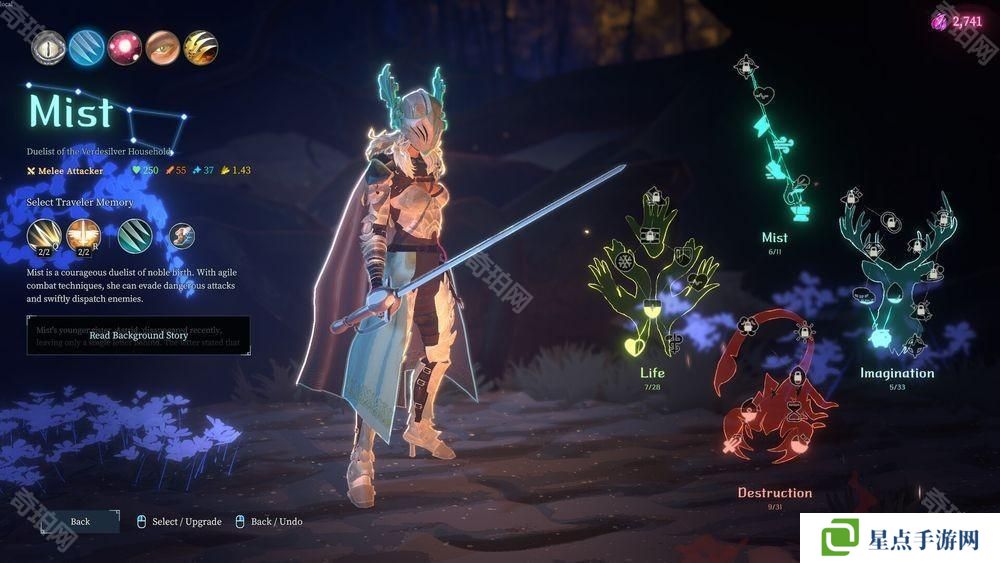This screenshot has height=563, width=1000.
Task: Choose the Q traveler memory skill icon
Action: (44, 236)
